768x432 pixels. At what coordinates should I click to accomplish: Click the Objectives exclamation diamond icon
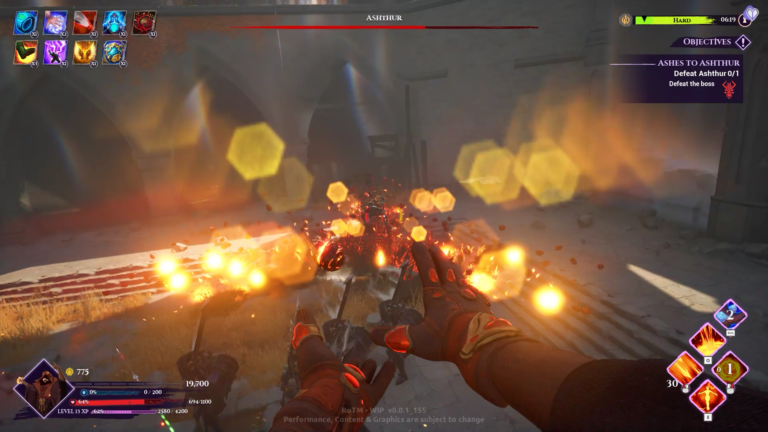[x=742, y=42]
